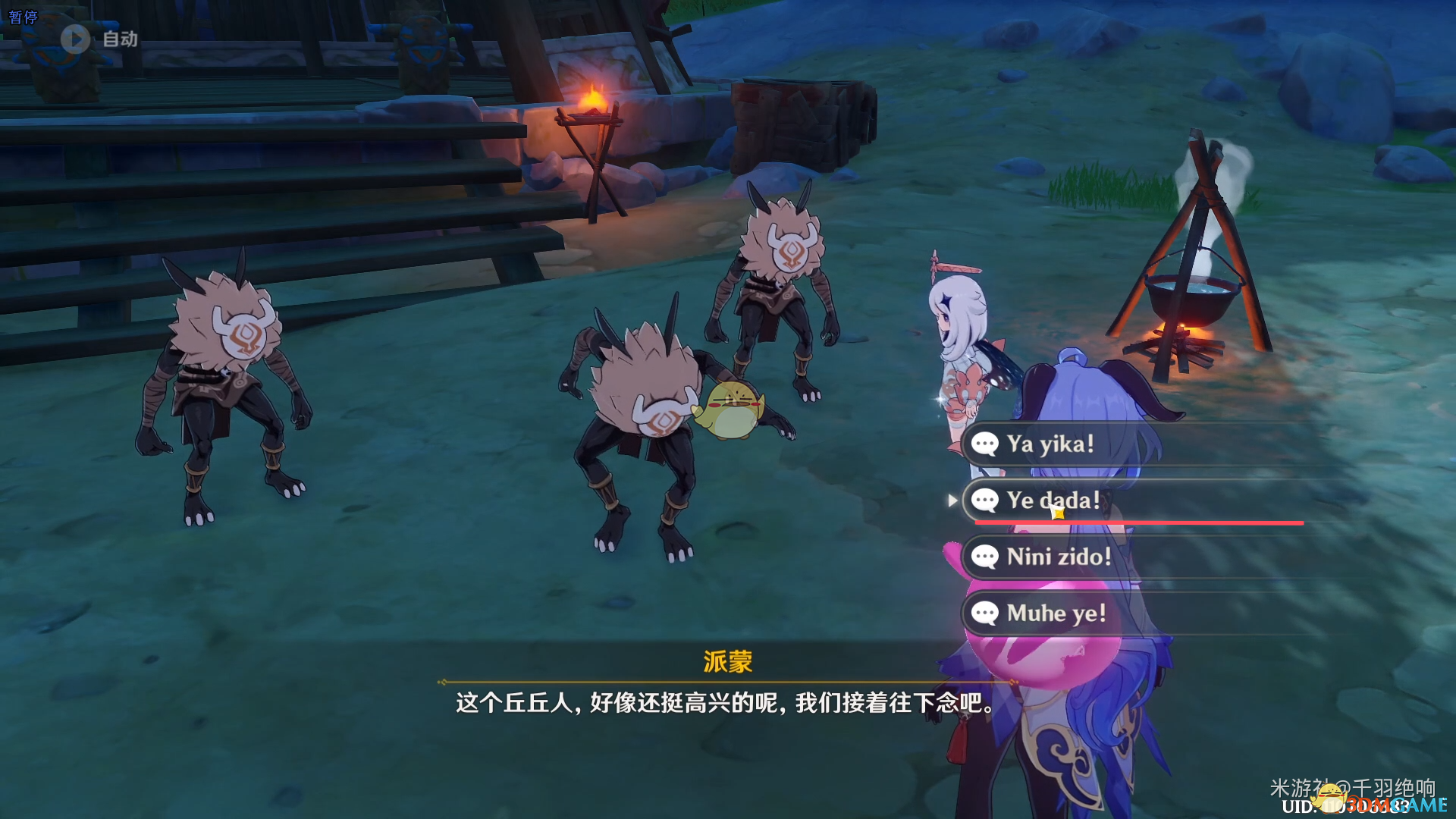The image size is (1456, 819).
Task: Click the yellow sparkle cursor on "Ye dada!"
Action: [x=1059, y=511]
